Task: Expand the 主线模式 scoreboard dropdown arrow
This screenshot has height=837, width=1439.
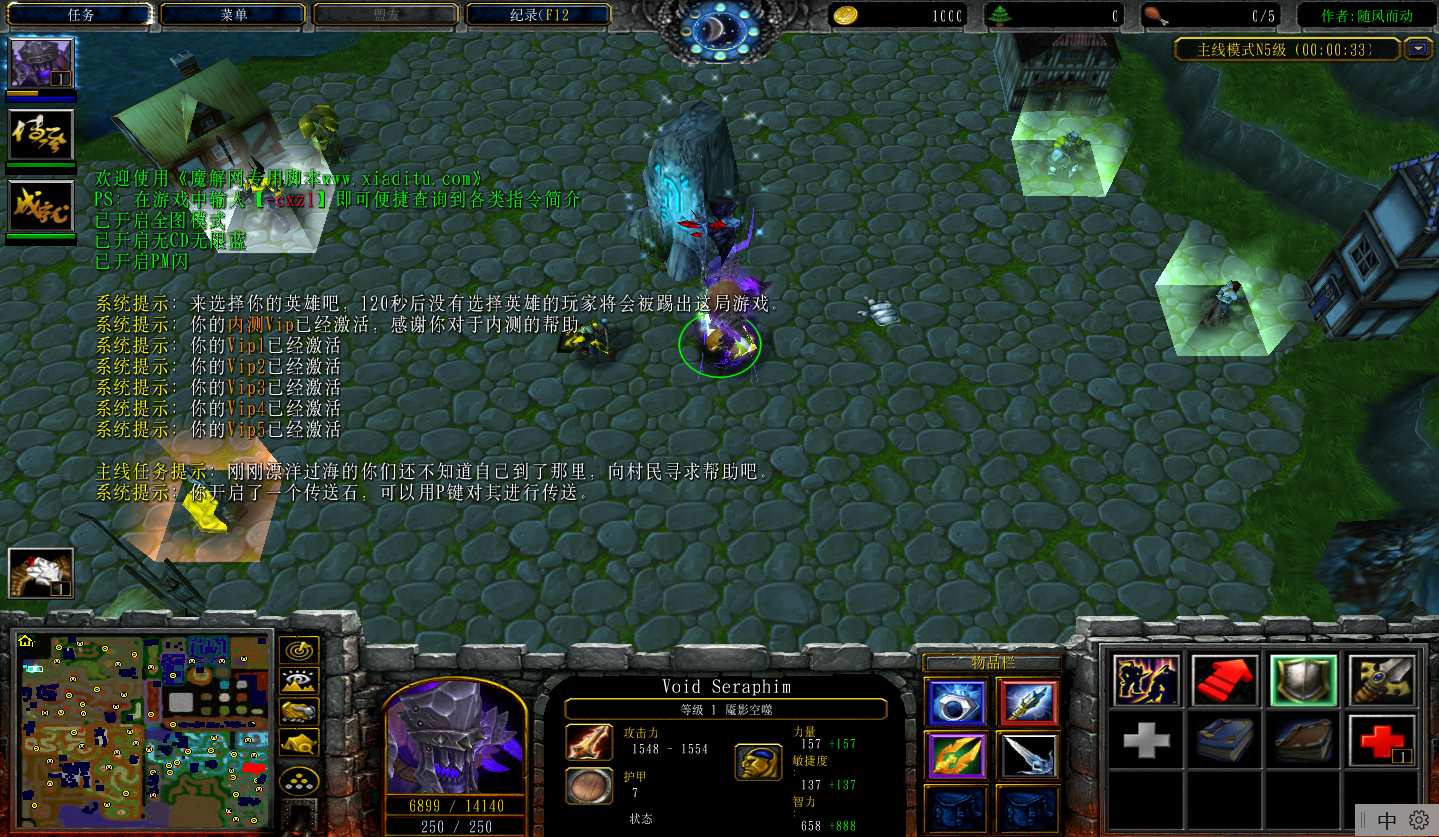Action: [x=1418, y=49]
